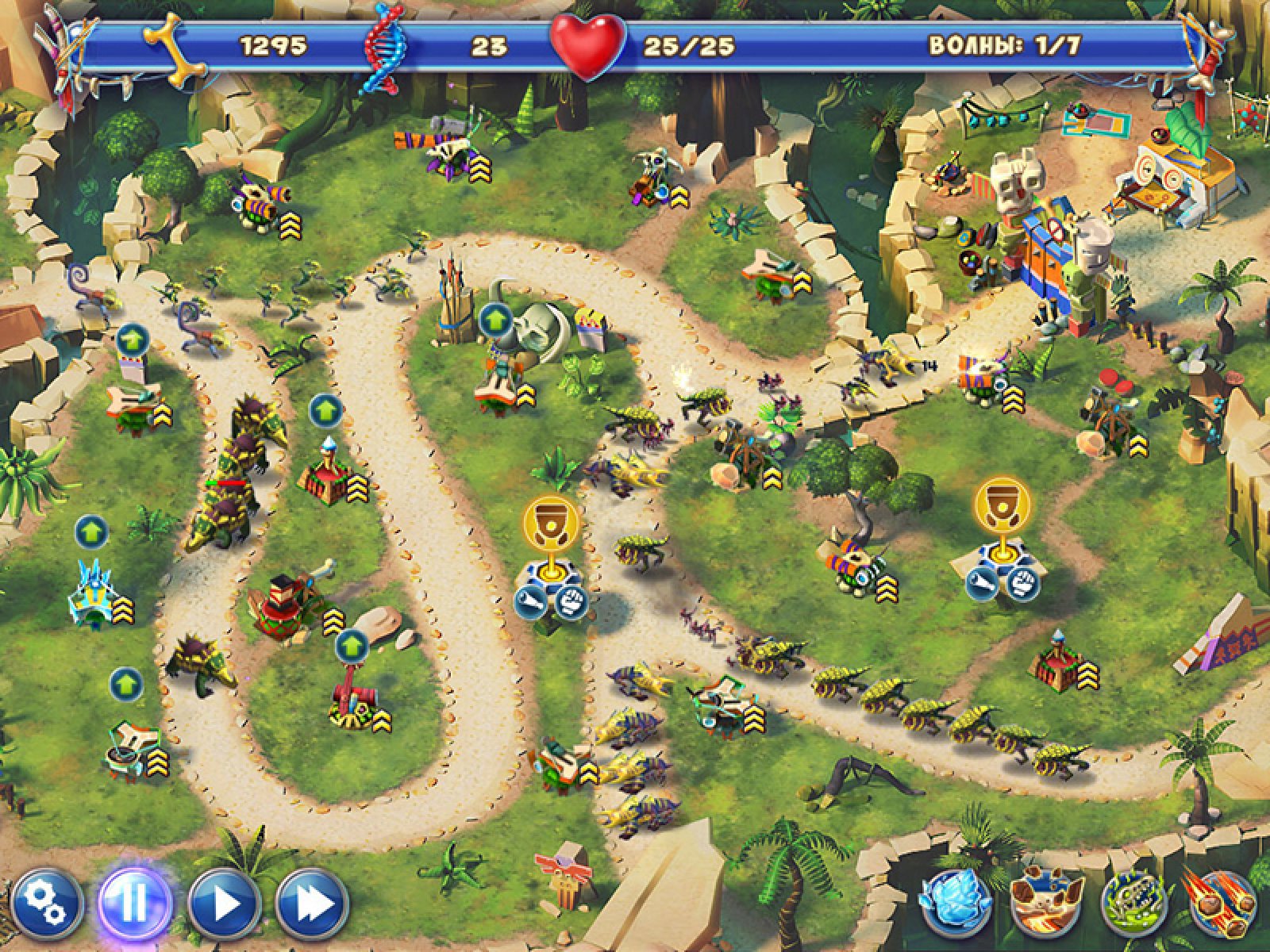Cast the ice crystal freeze ability
The height and width of the screenshot is (952, 1270).
coord(952,904)
